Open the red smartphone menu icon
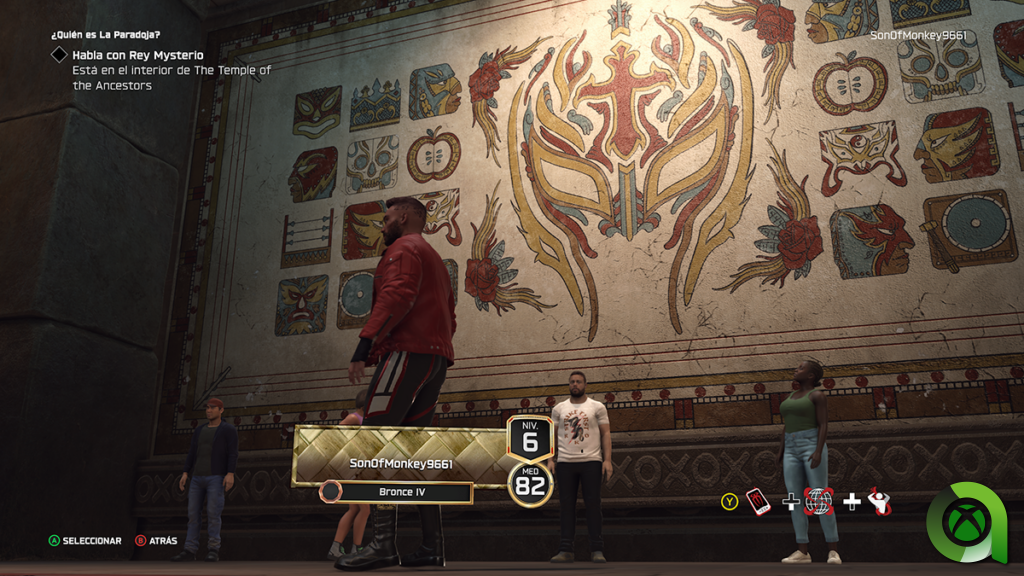Viewport: 1024px width, 576px height. [x=759, y=501]
